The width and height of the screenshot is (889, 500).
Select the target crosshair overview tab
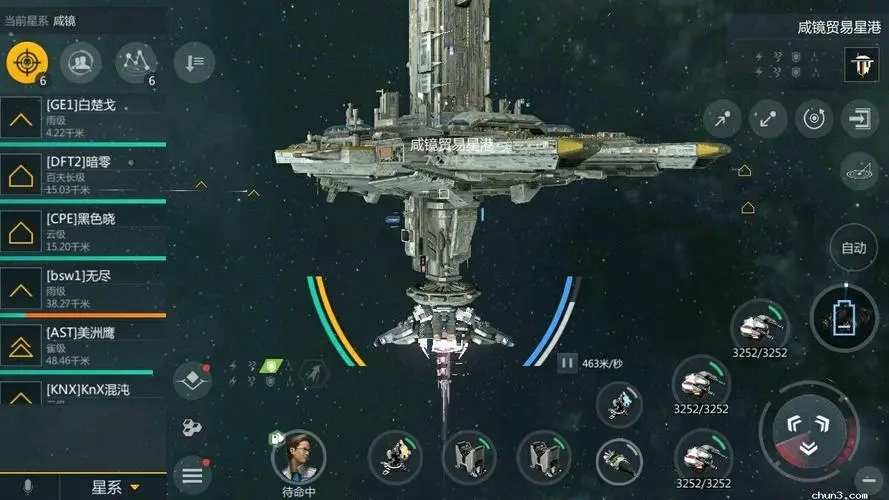(27, 63)
